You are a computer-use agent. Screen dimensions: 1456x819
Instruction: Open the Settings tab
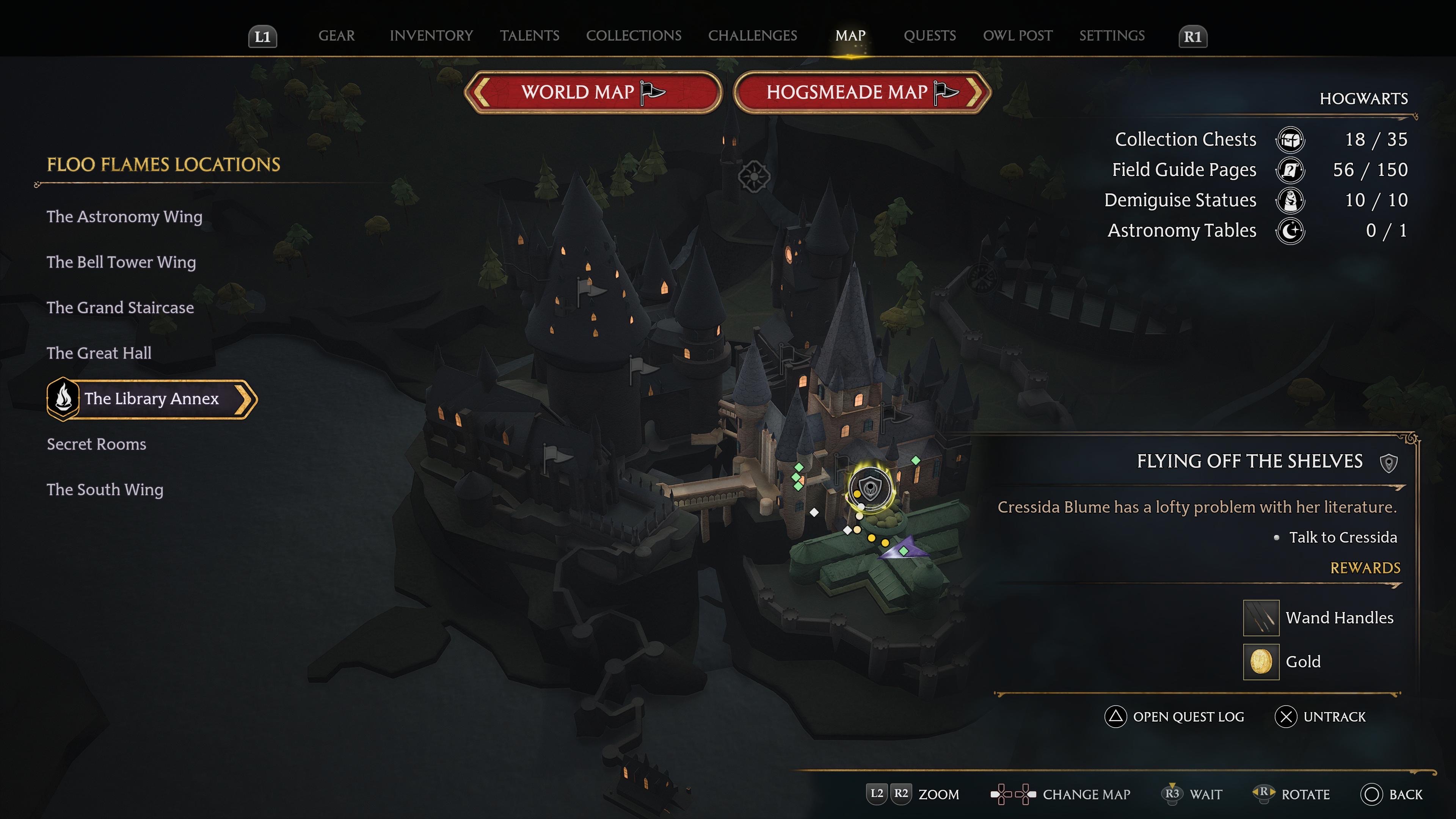[x=1112, y=36]
